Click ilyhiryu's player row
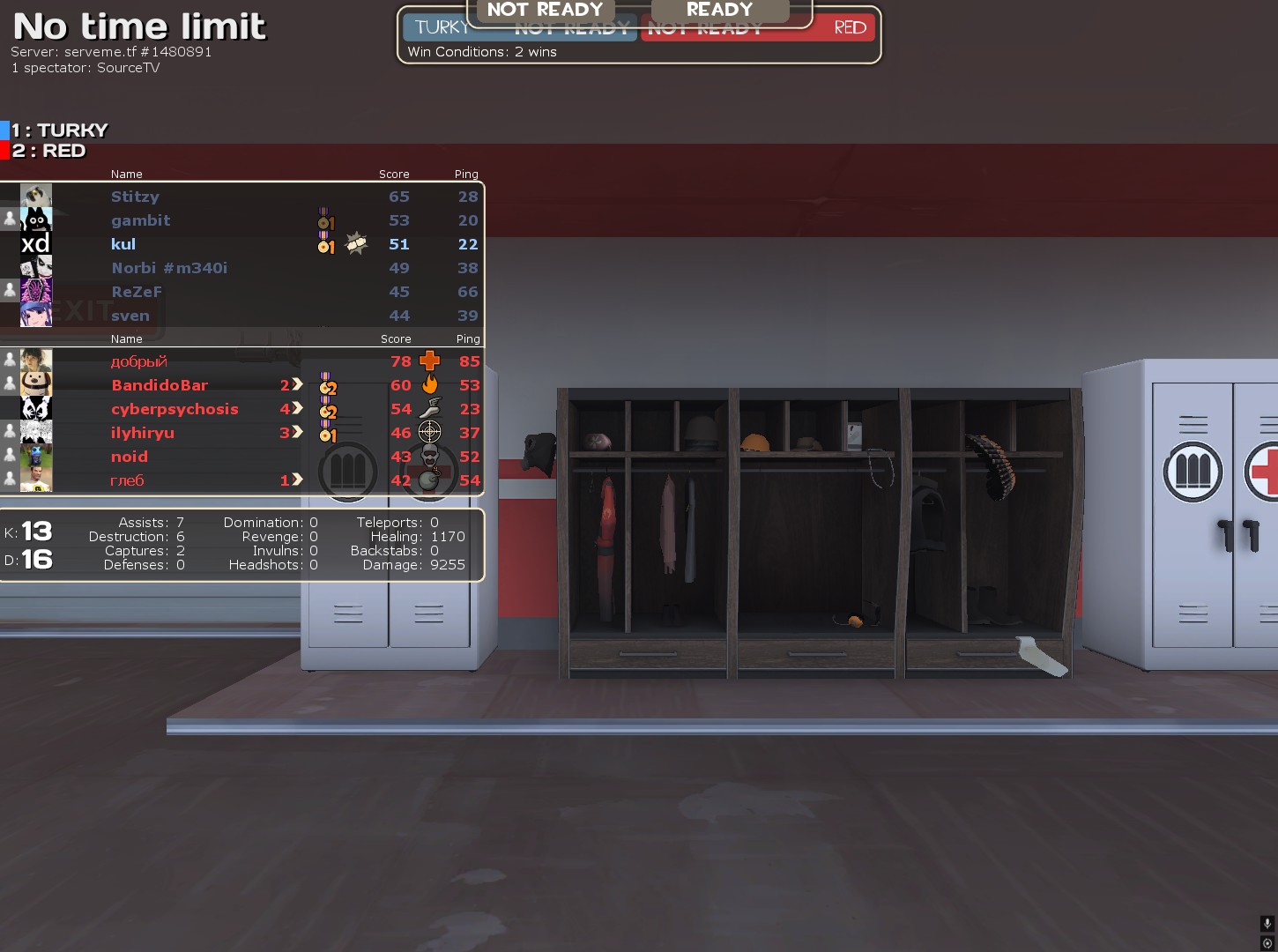1278x952 pixels. tap(143, 433)
